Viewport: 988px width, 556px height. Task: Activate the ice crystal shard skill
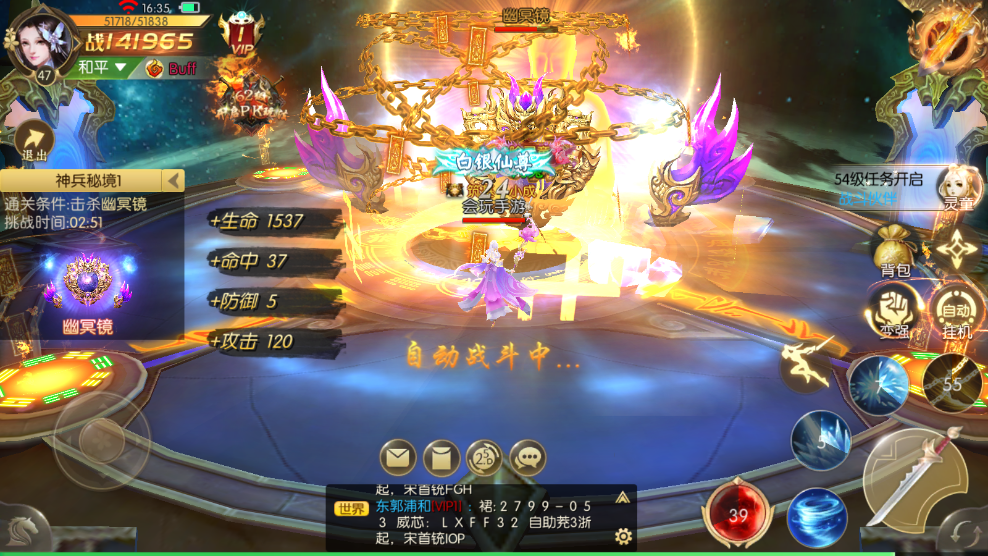click(x=820, y=440)
